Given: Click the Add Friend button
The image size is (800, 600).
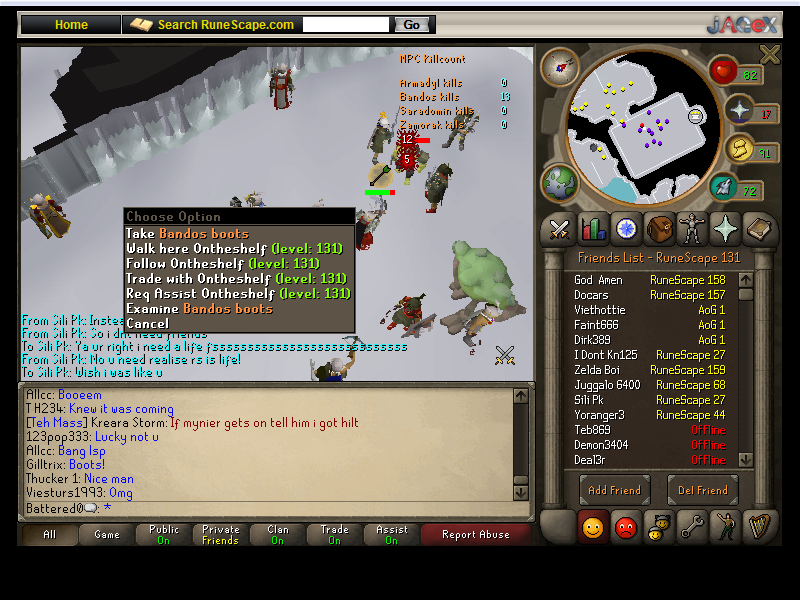Looking at the screenshot, I should (x=614, y=490).
